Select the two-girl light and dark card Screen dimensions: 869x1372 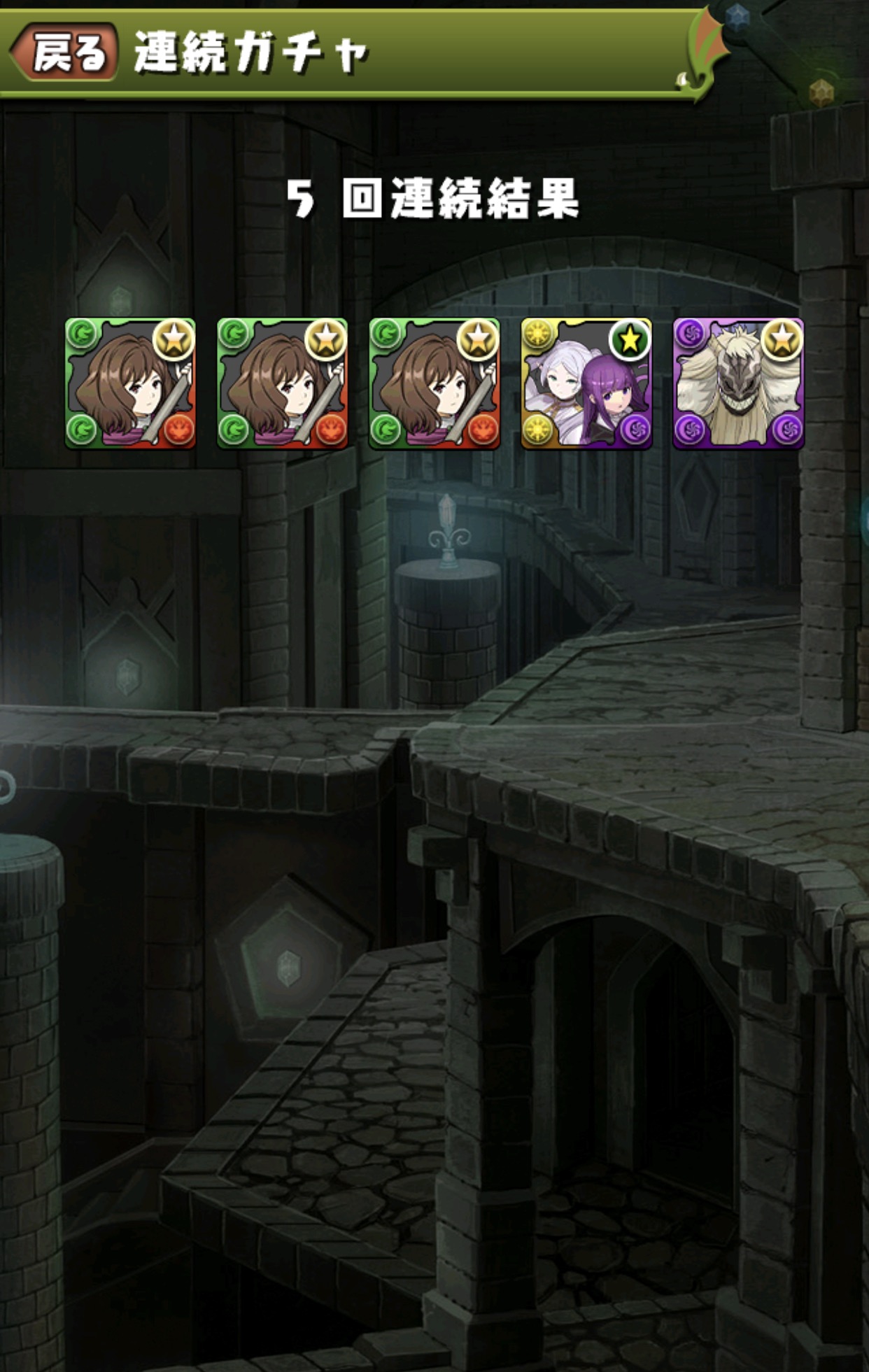[x=586, y=383]
